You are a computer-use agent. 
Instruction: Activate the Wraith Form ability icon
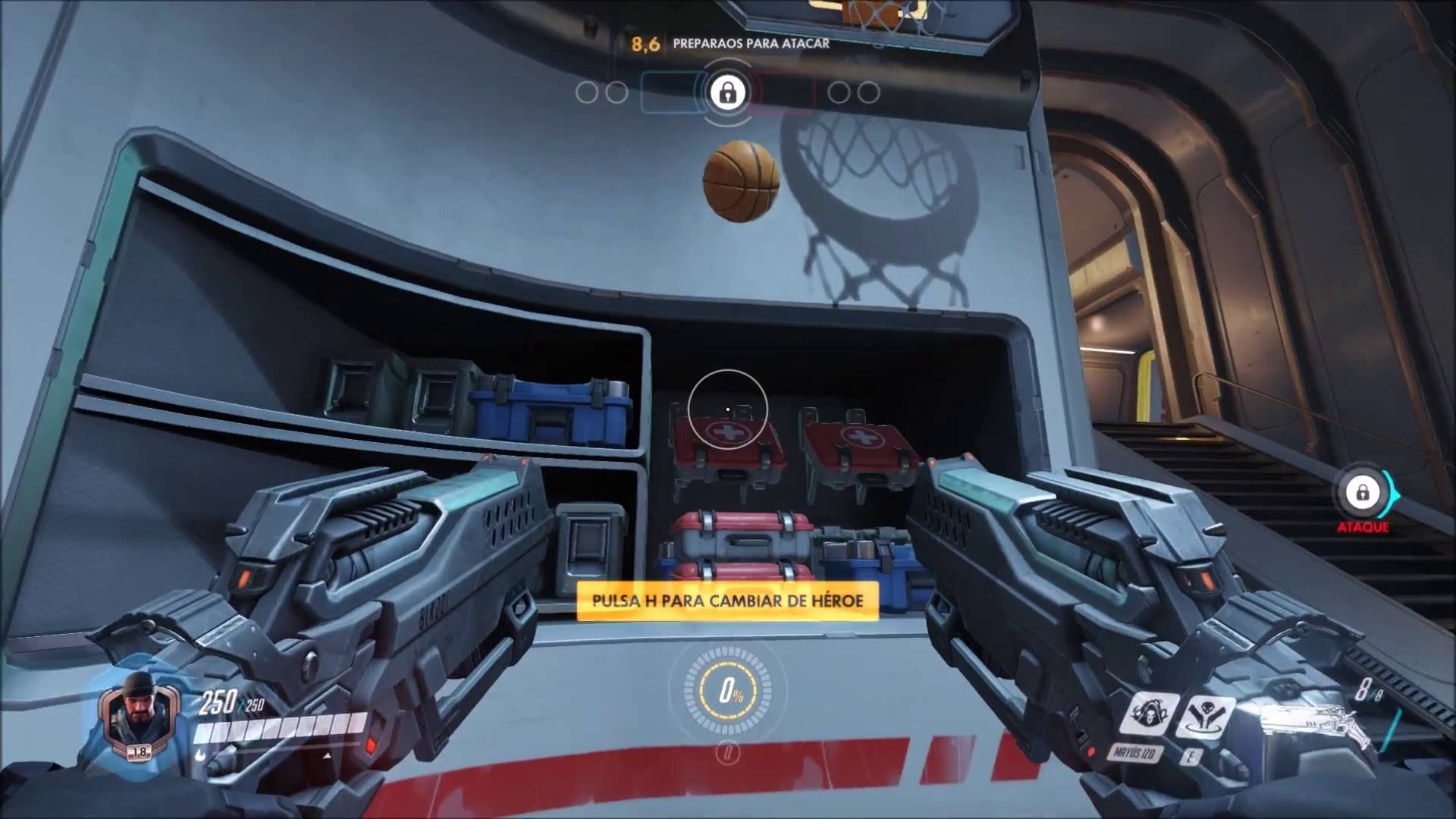tap(1150, 714)
